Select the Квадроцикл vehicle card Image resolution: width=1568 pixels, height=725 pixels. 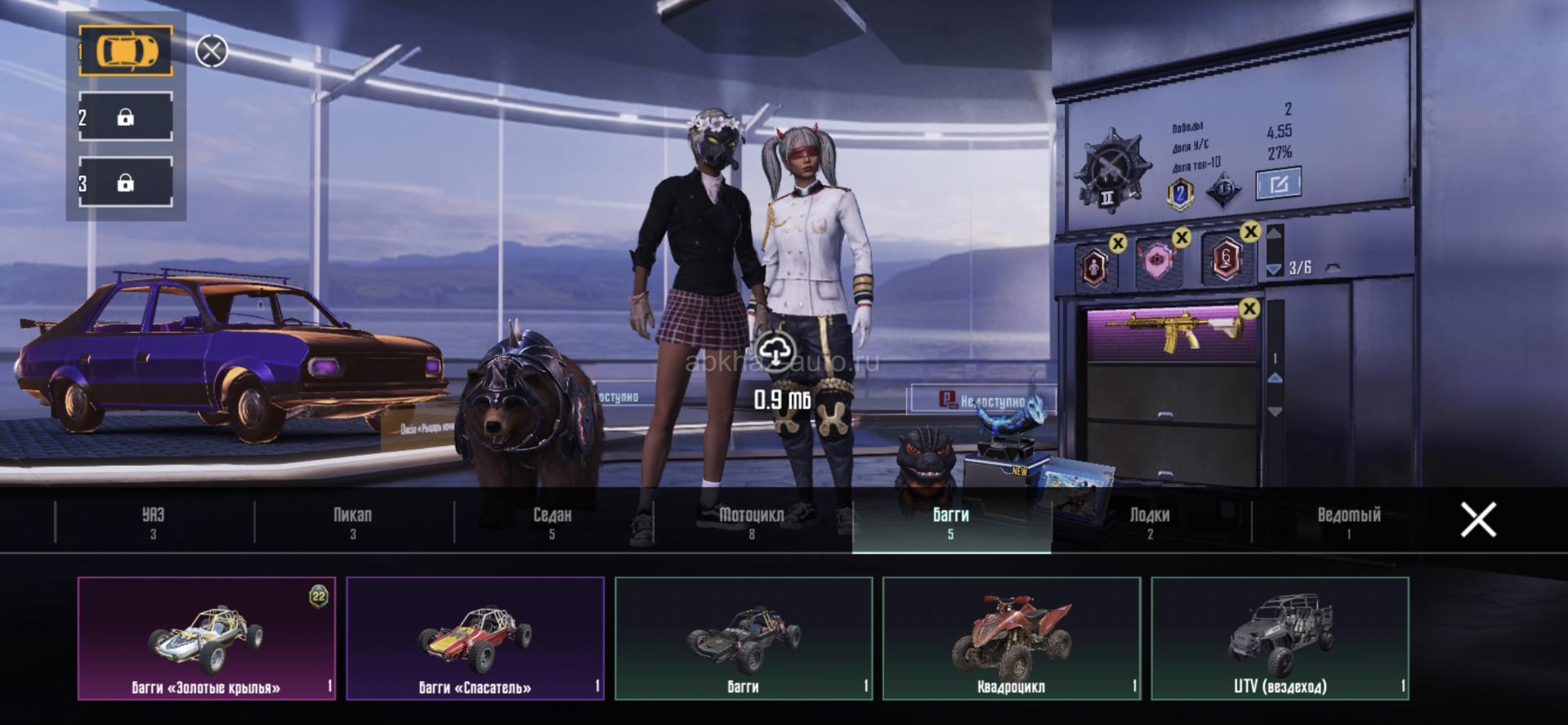click(1012, 638)
